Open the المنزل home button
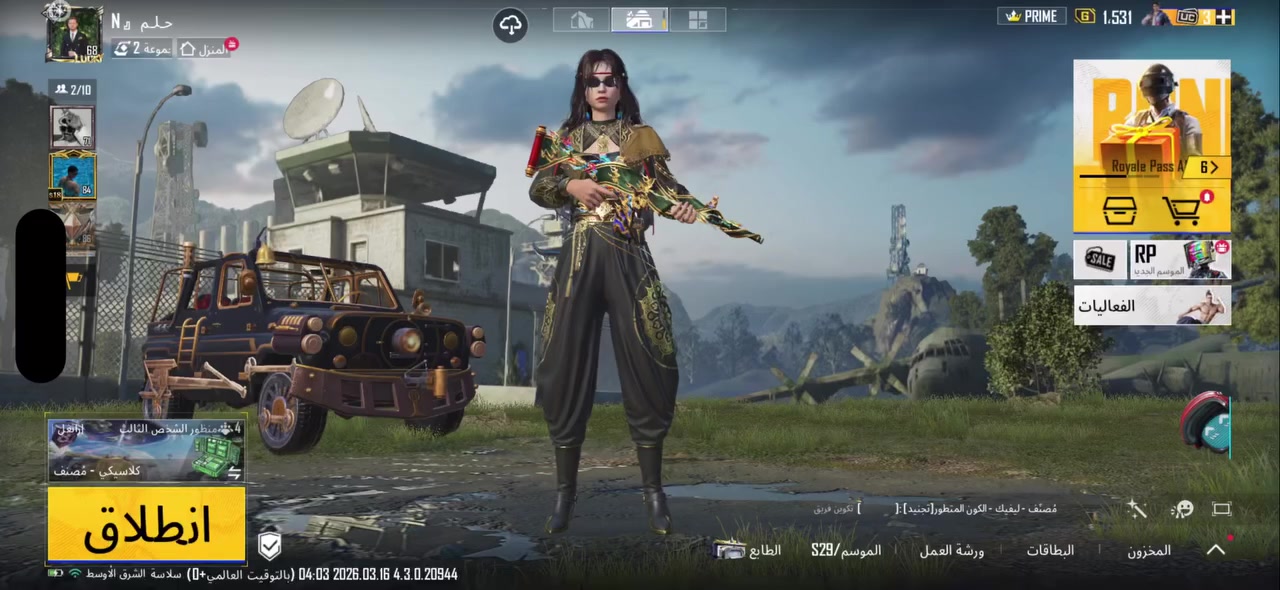1280x590 pixels. [x=205, y=48]
